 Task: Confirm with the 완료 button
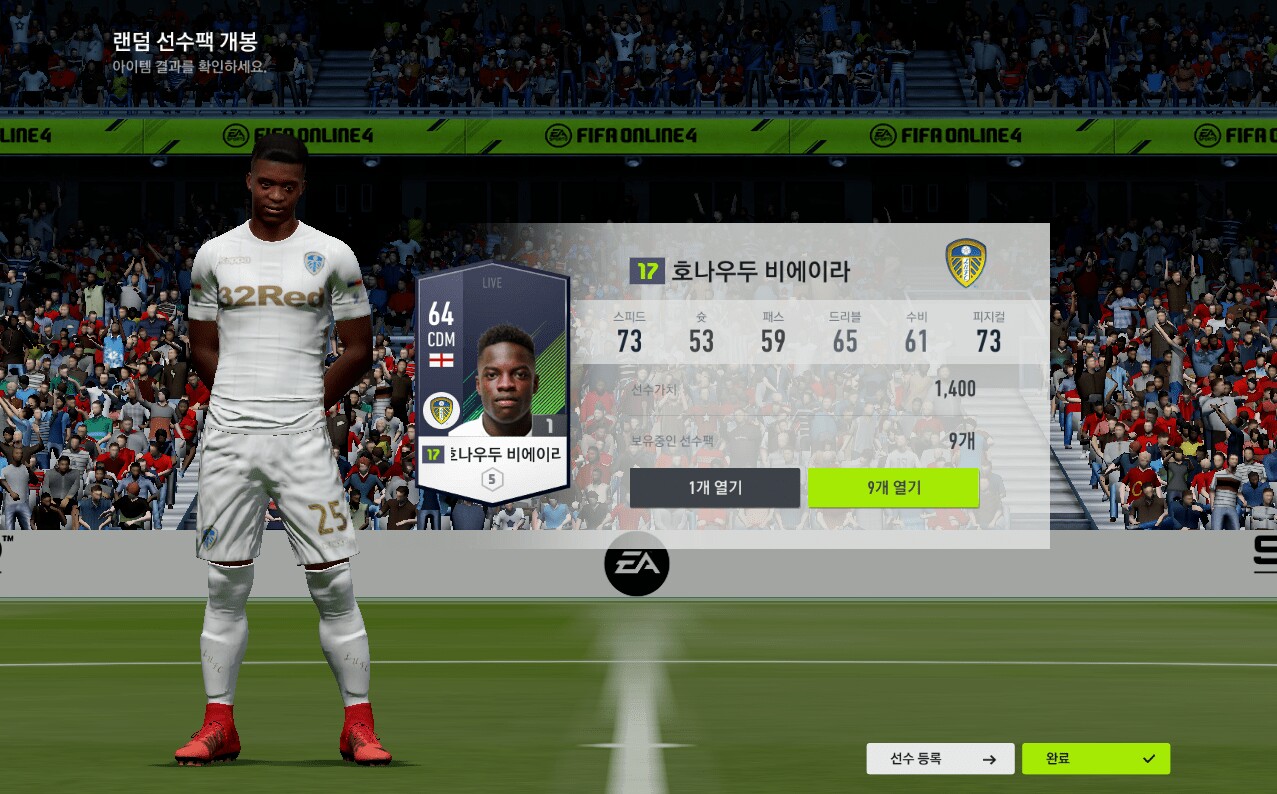tap(1095, 759)
